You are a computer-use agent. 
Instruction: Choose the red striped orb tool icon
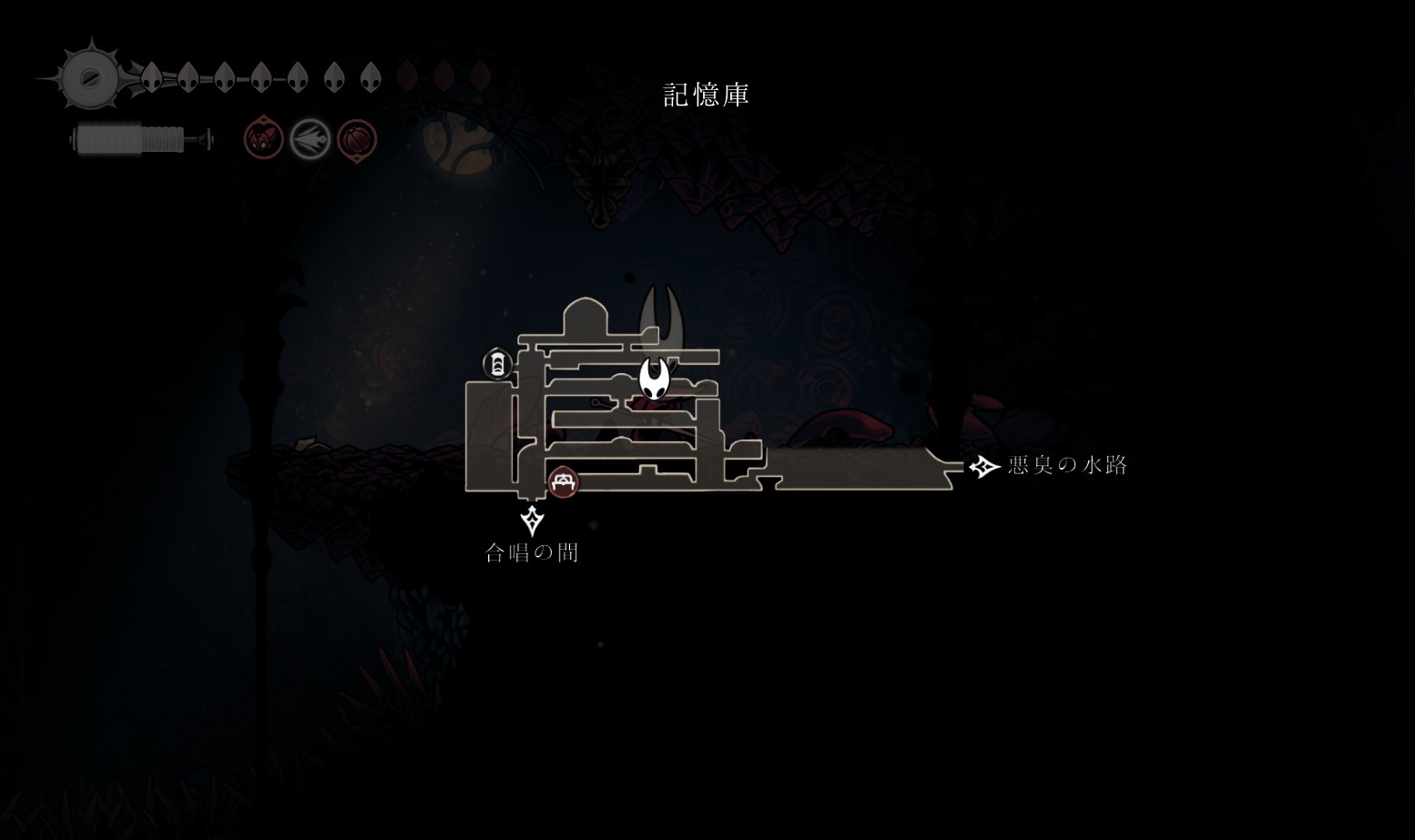click(356, 140)
